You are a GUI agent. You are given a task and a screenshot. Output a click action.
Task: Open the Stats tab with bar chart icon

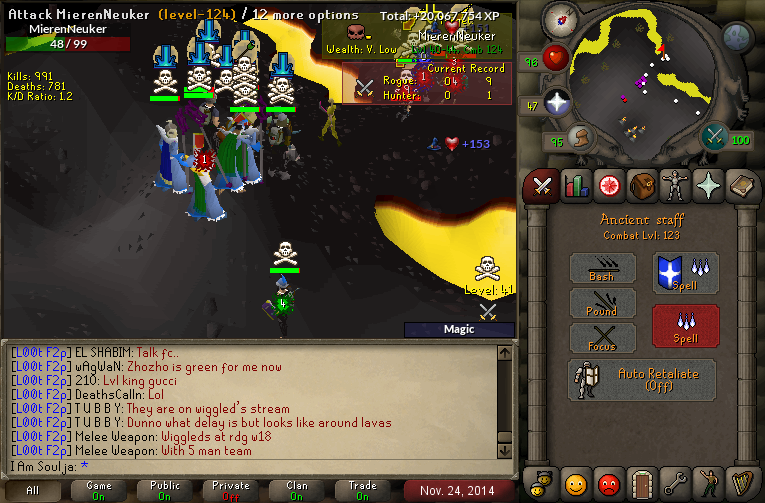[x=575, y=185]
